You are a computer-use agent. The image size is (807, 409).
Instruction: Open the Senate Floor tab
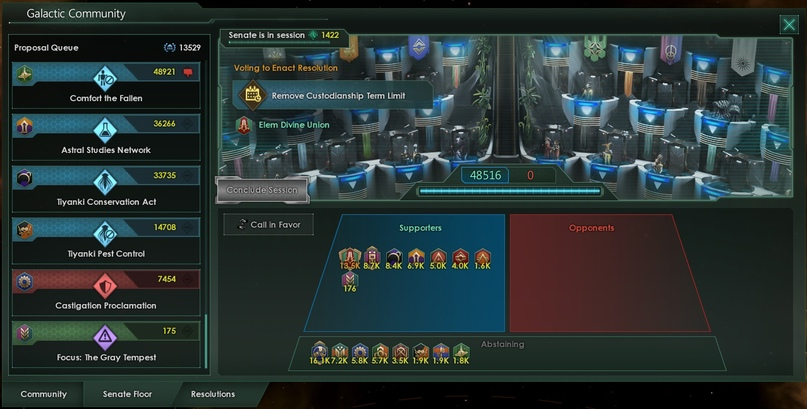pos(127,394)
